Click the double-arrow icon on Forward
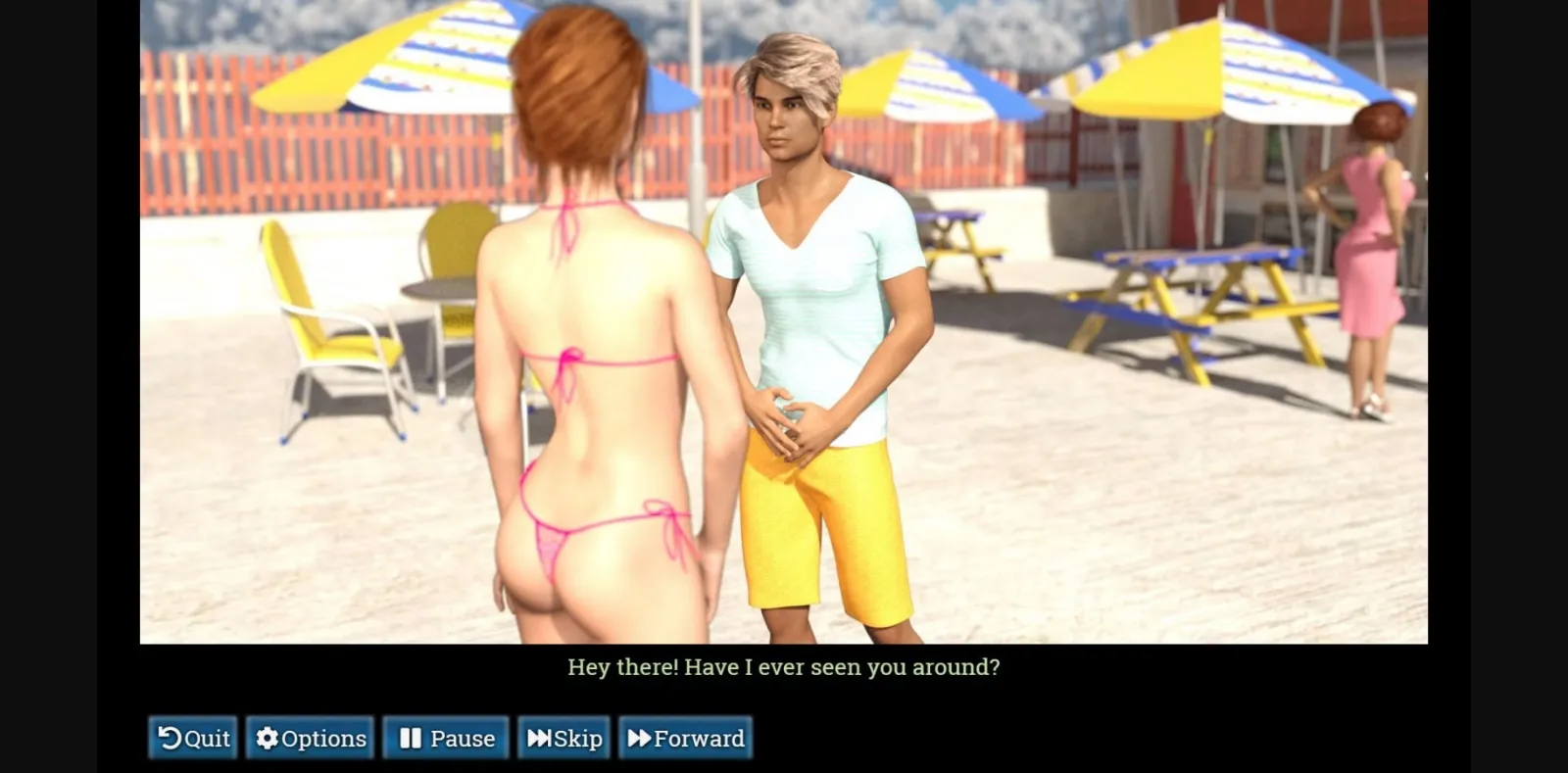Screen dimensions: 1568x773 click(640, 738)
